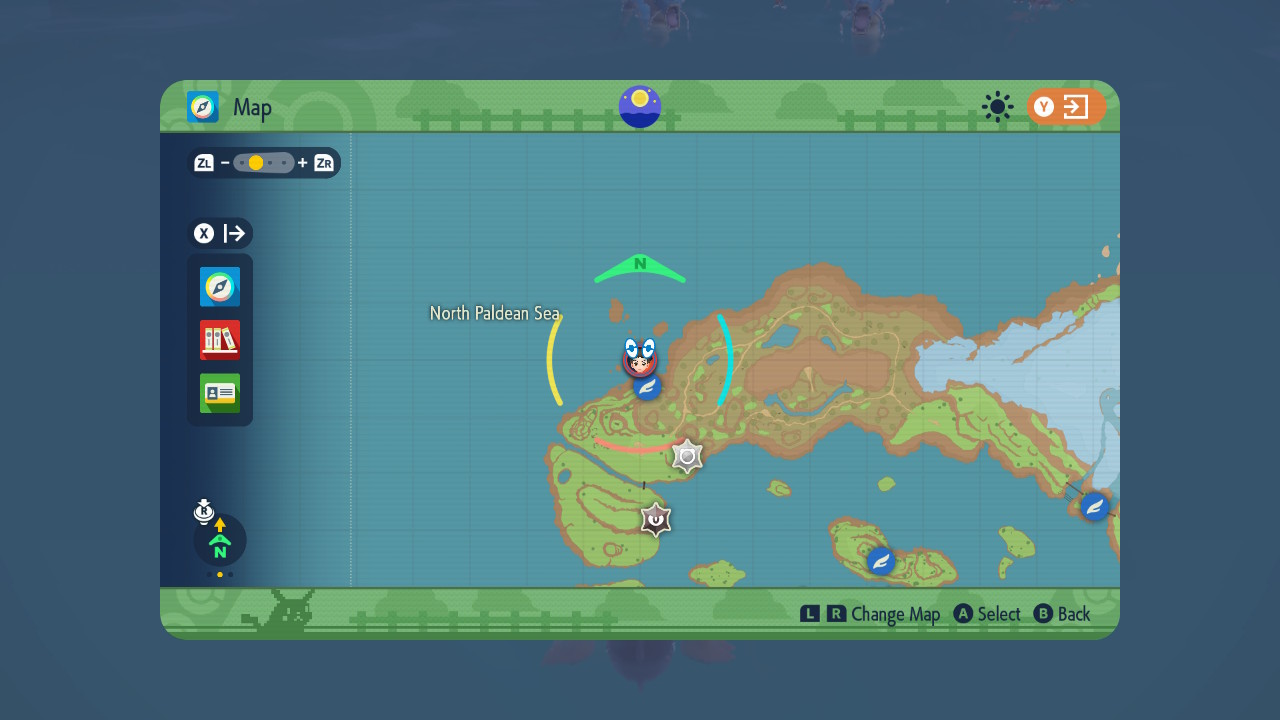Click the ZL zoom-out control
Screen dimensions: 1280x720
point(203,162)
